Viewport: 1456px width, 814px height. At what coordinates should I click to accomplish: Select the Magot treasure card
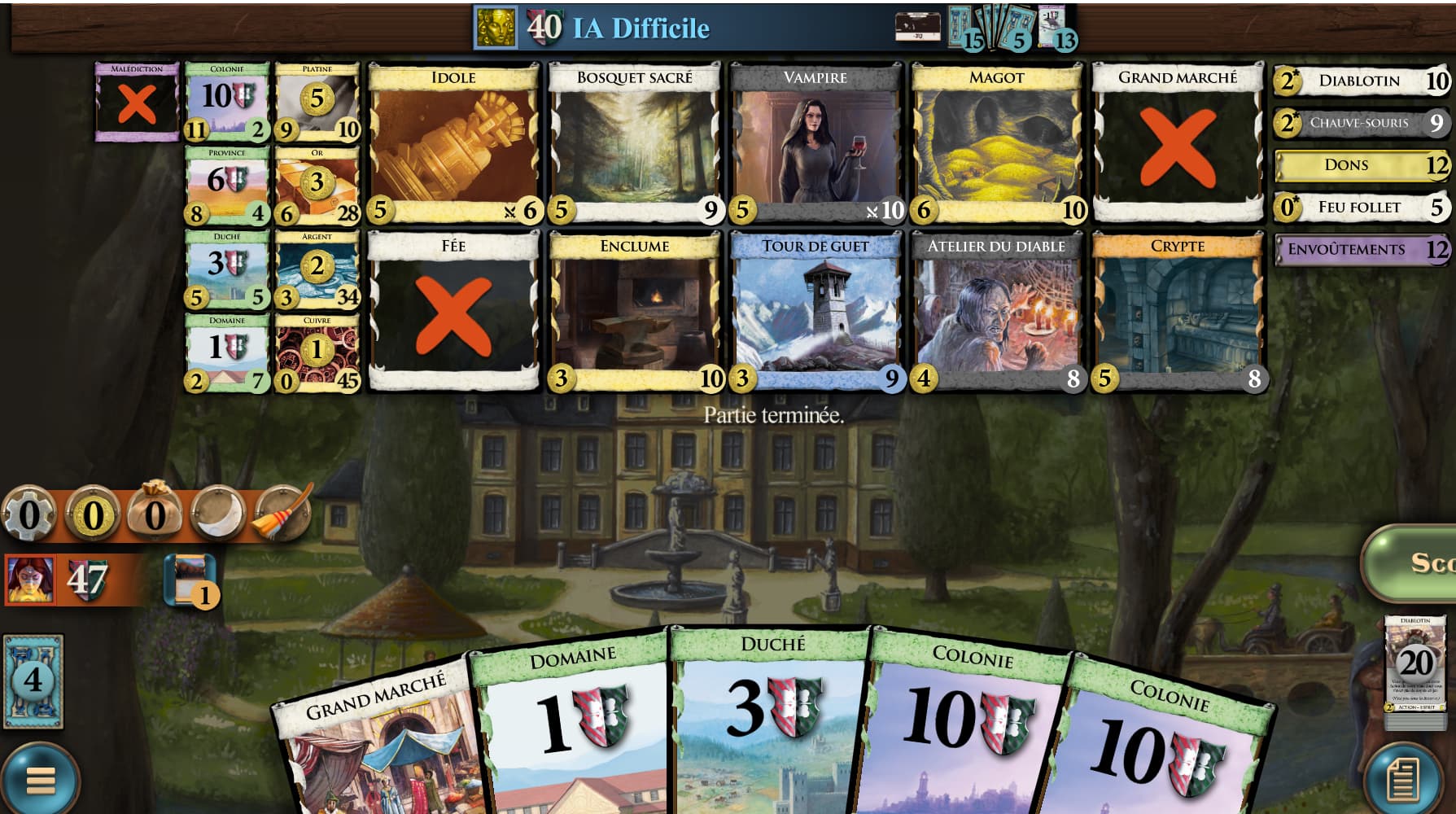[996, 144]
